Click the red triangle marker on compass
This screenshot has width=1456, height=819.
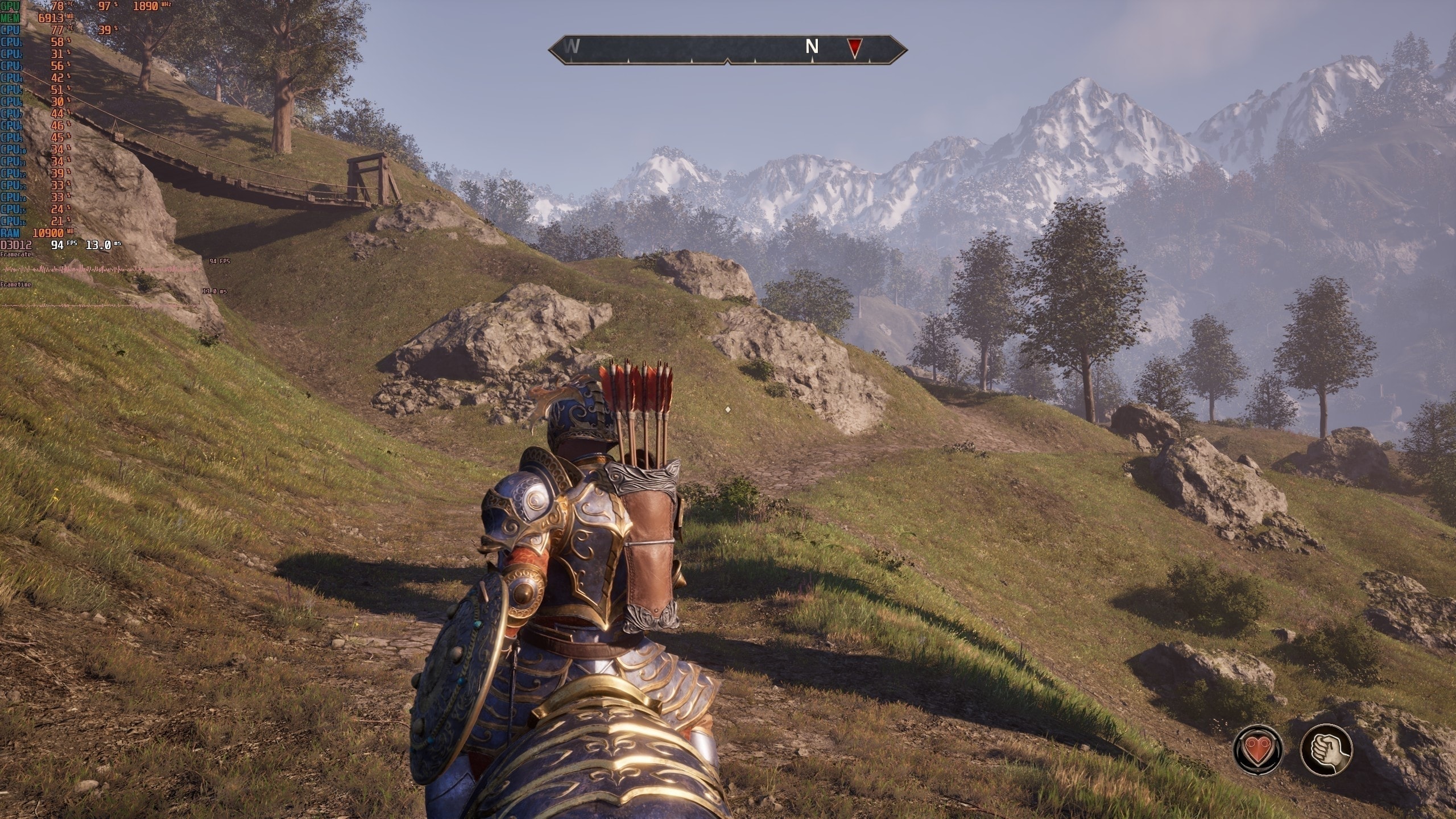click(854, 48)
